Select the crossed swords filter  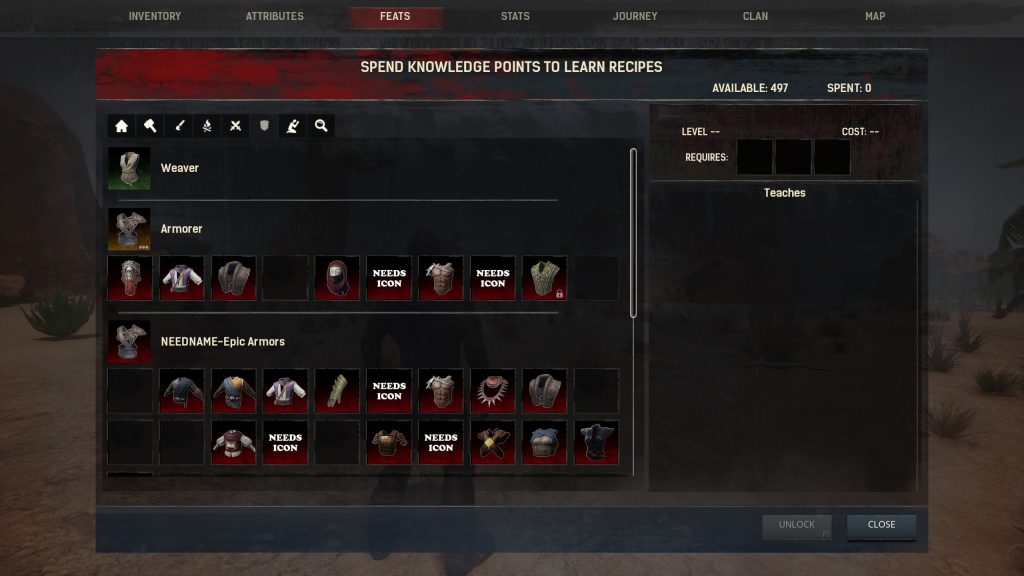point(235,126)
